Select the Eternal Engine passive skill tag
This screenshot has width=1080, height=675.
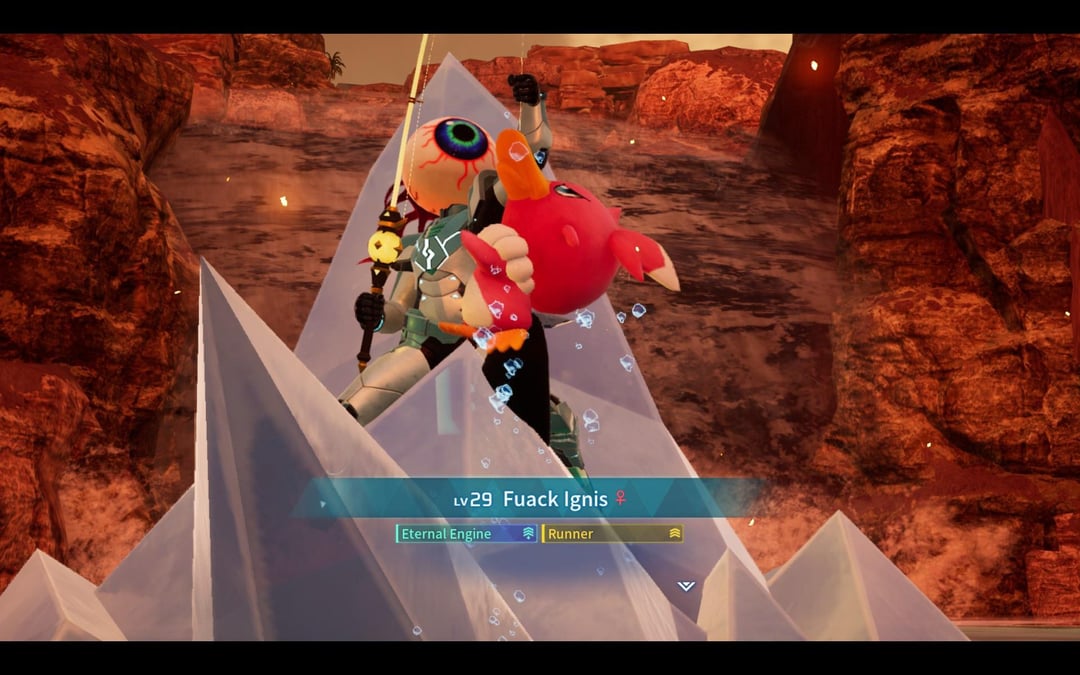coord(466,534)
